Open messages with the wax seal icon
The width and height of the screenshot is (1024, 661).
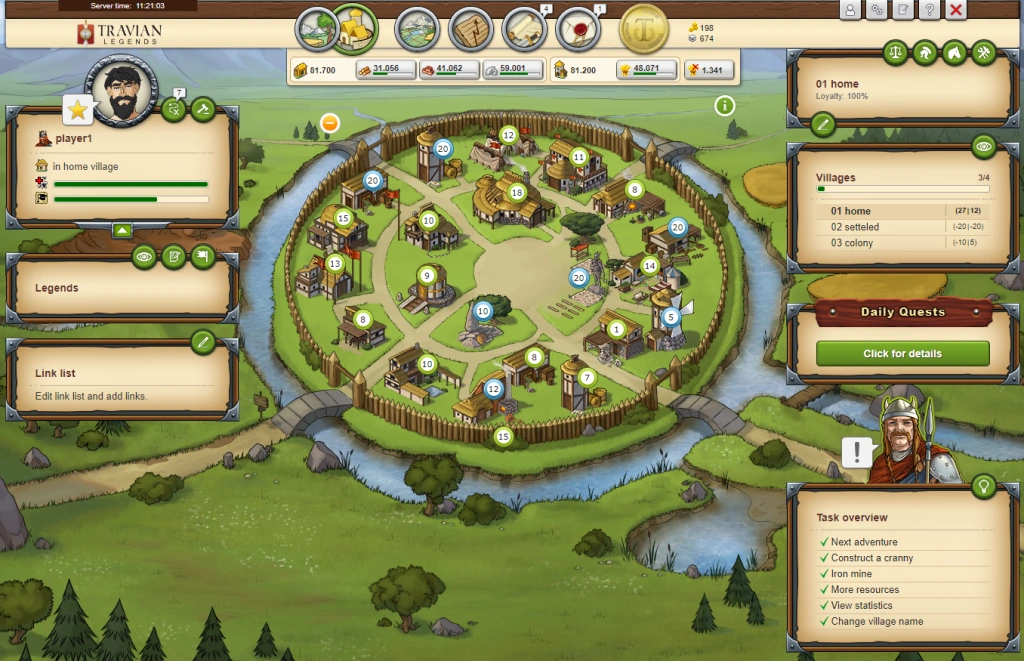coord(577,29)
